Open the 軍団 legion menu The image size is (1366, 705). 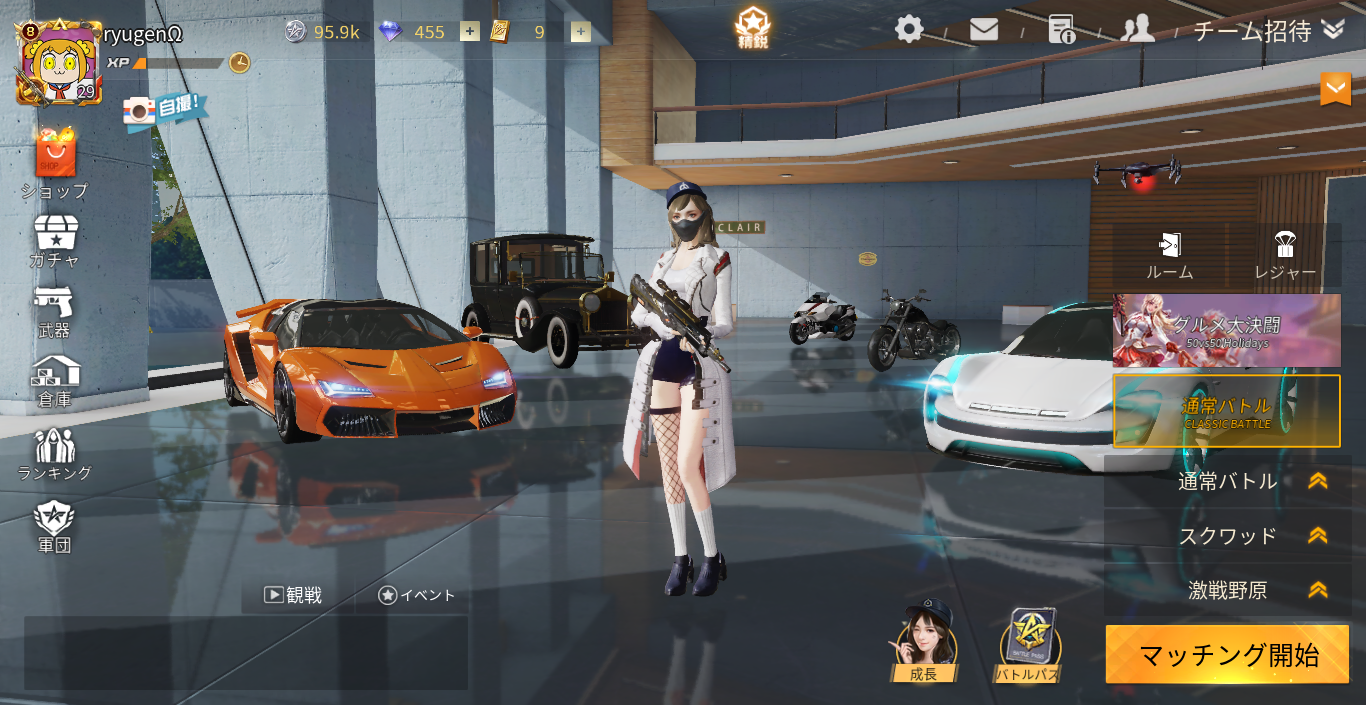coord(54,526)
